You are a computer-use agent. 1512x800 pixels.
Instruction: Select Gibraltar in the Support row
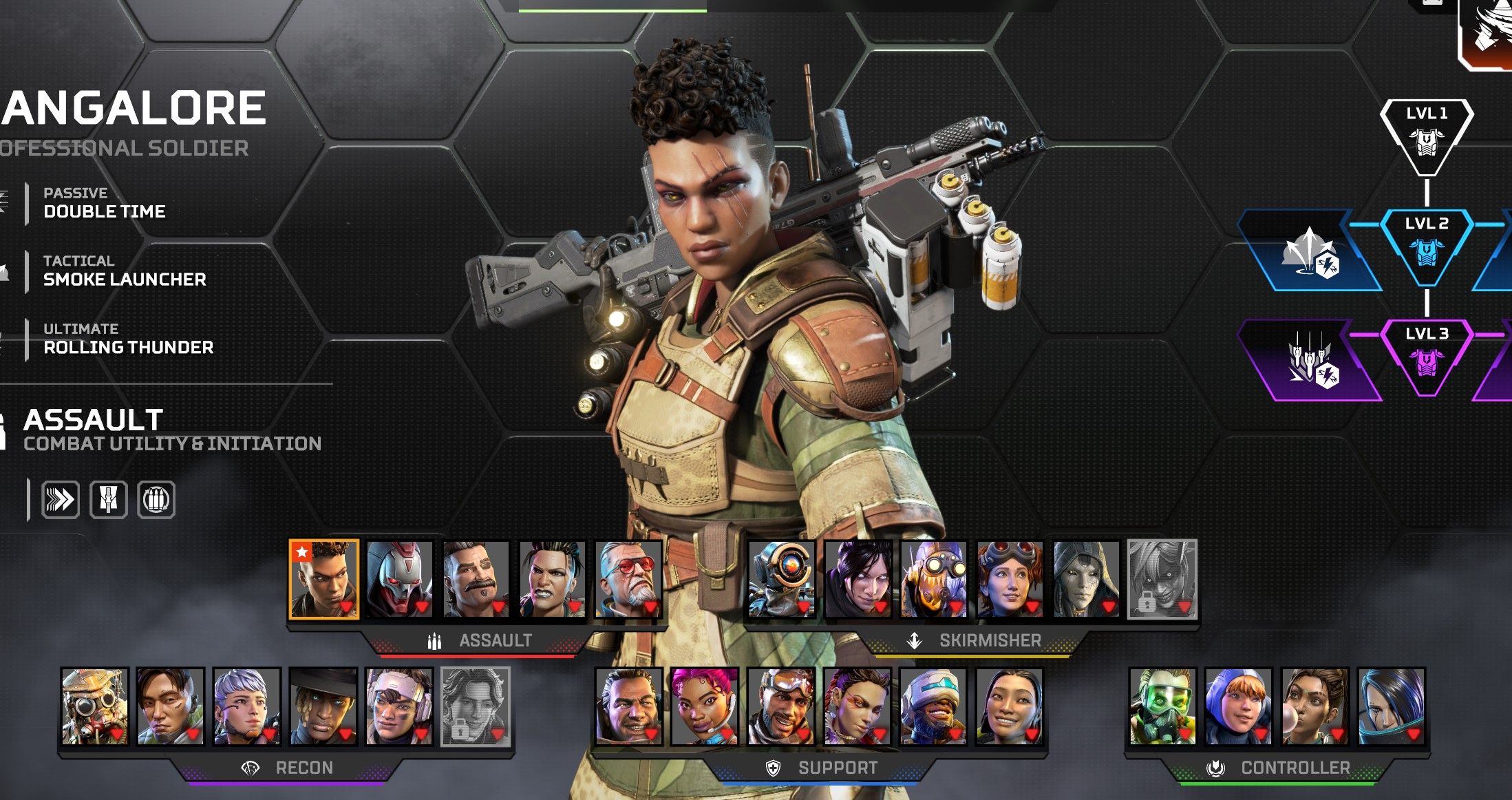point(629,706)
